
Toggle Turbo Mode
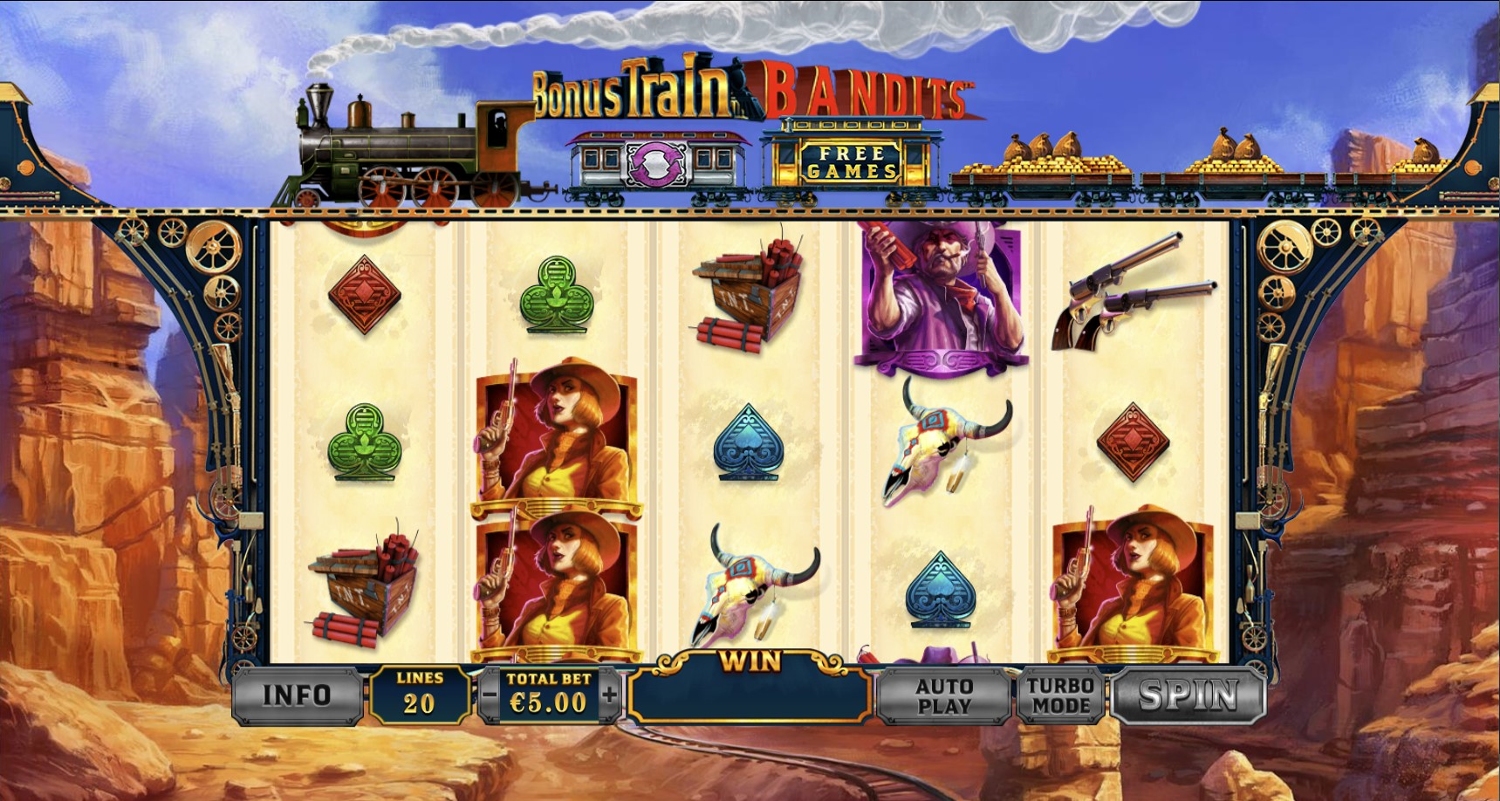pos(1060,695)
